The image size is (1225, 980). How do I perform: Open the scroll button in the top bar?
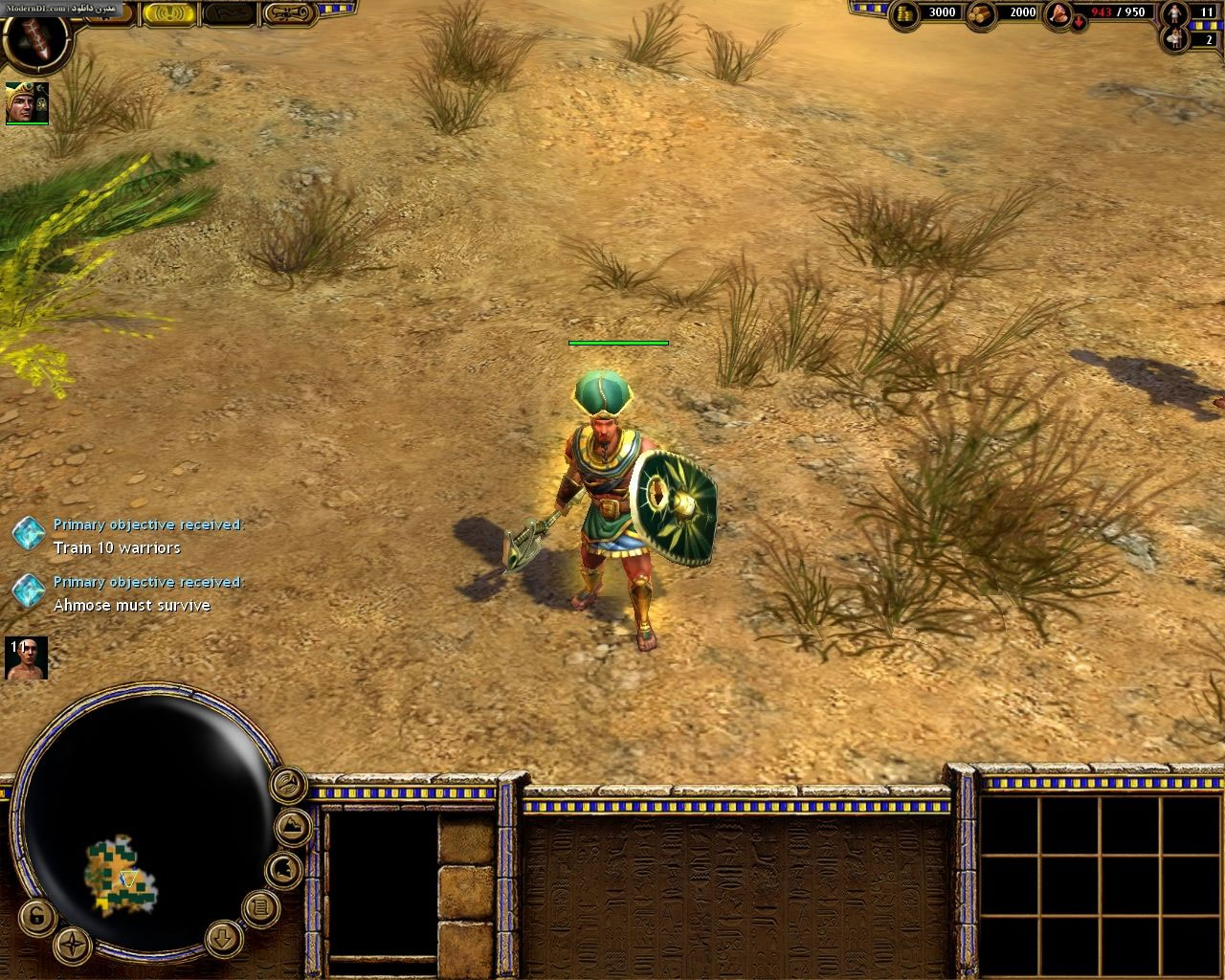pos(291,13)
